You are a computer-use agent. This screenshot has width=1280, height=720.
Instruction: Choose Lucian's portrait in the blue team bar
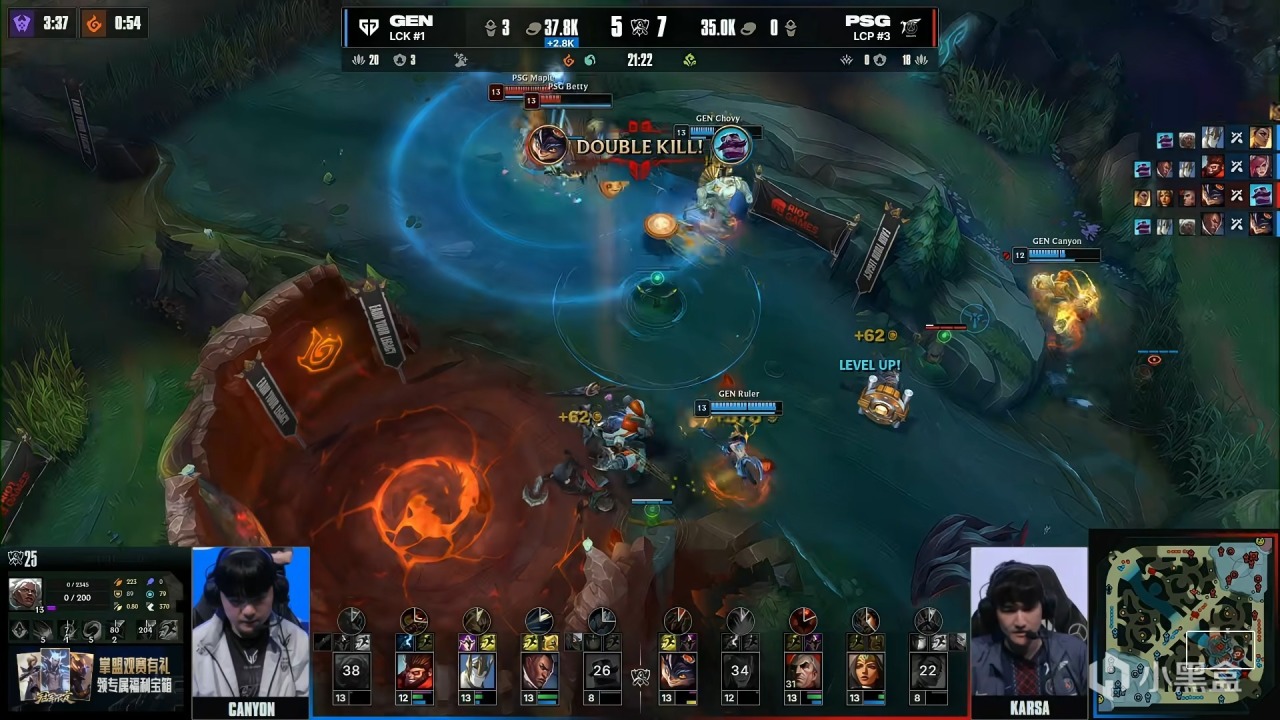click(539, 670)
